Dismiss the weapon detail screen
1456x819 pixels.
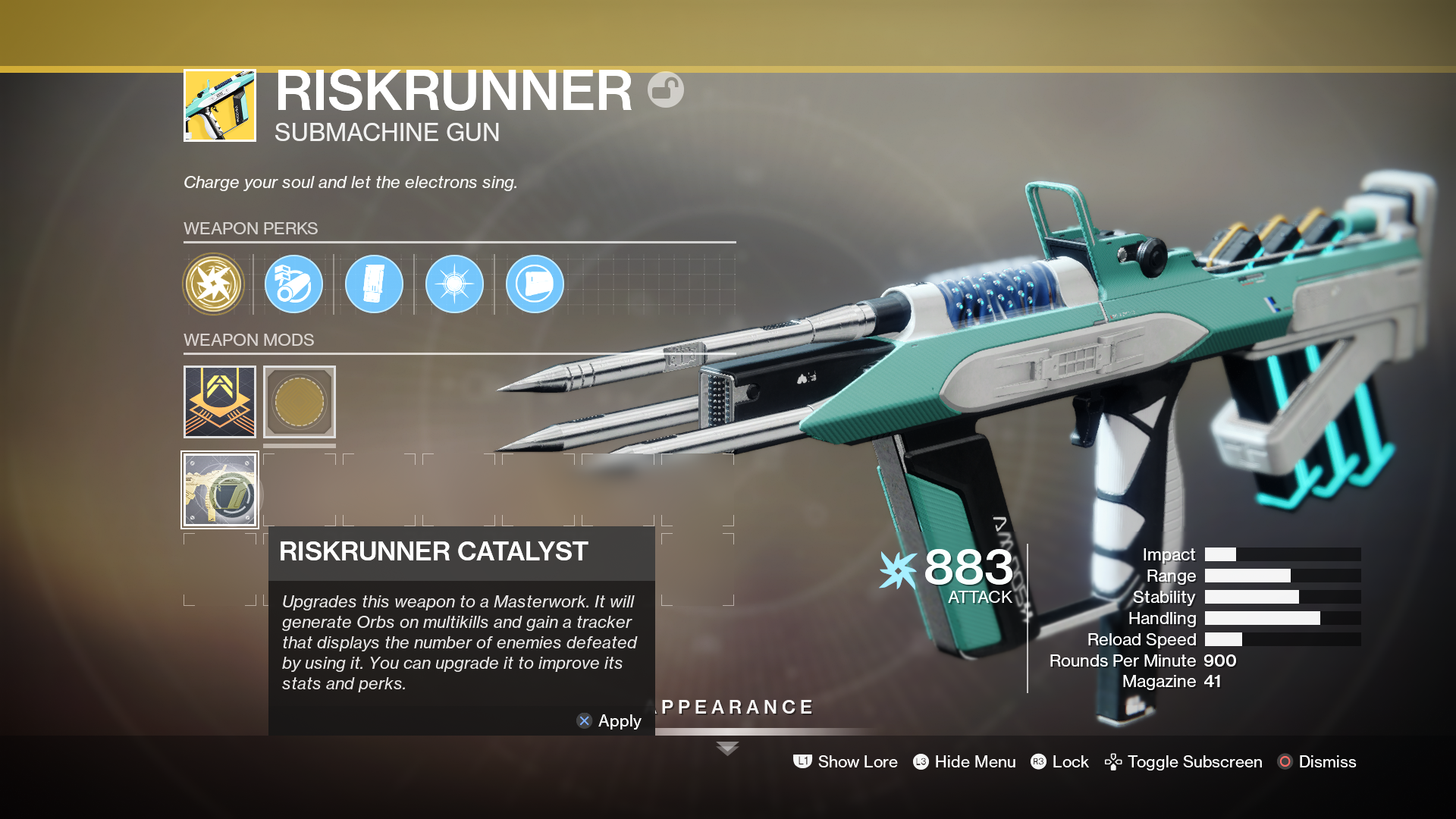point(1327,761)
